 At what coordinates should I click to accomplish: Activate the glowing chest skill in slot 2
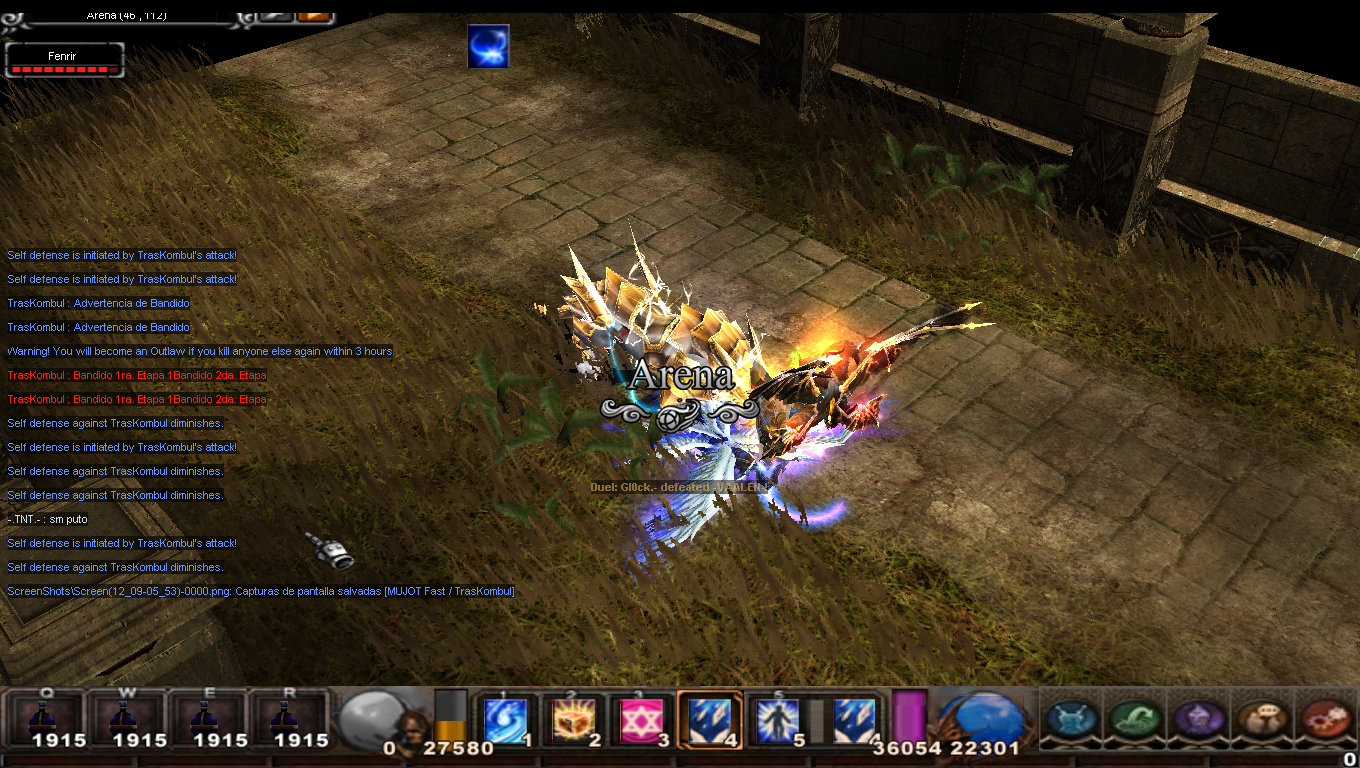point(574,720)
